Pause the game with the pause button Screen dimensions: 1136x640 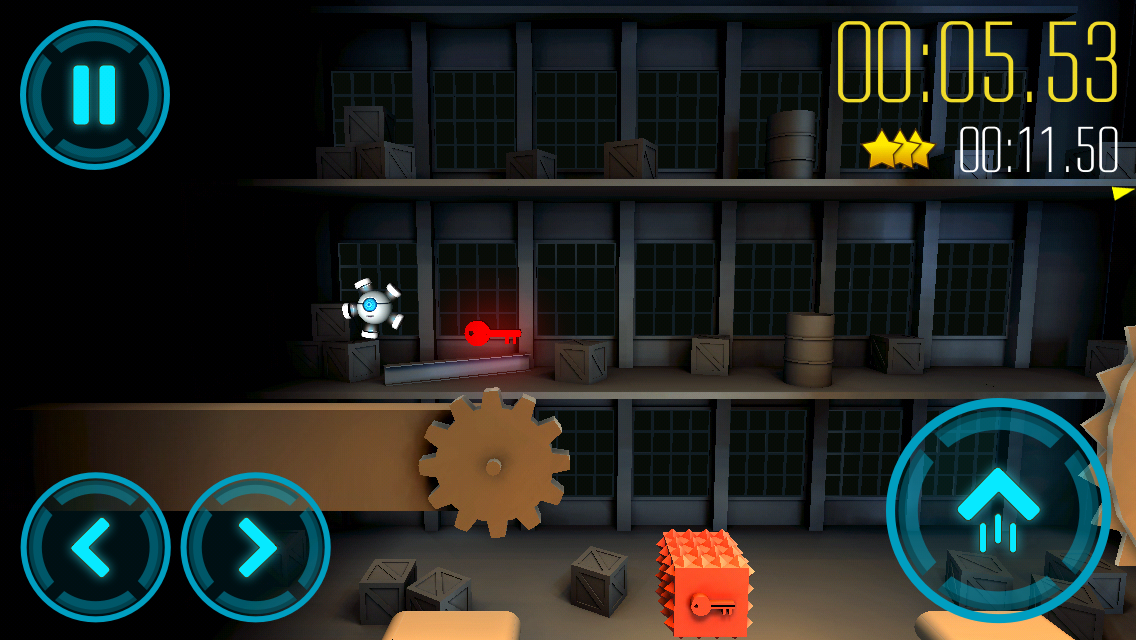tap(95, 95)
